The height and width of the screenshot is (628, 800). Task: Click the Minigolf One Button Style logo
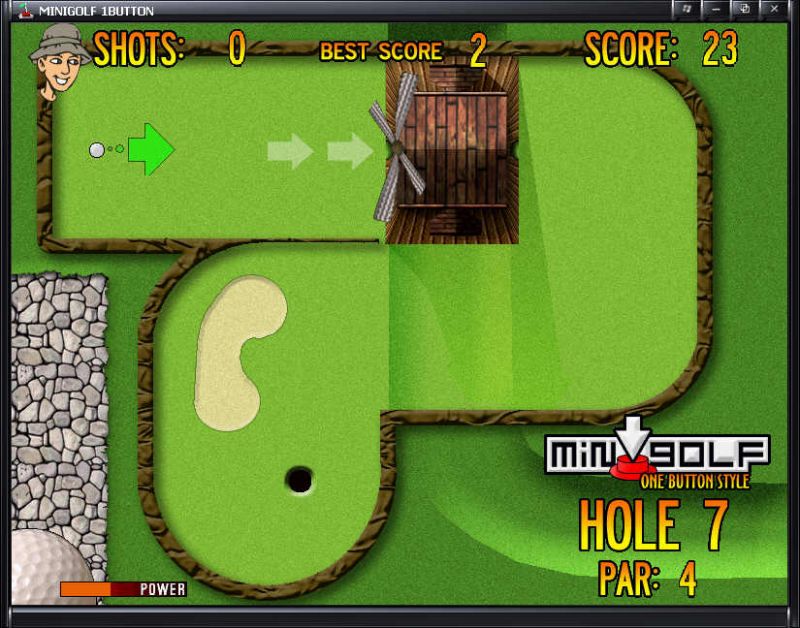(x=656, y=456)
